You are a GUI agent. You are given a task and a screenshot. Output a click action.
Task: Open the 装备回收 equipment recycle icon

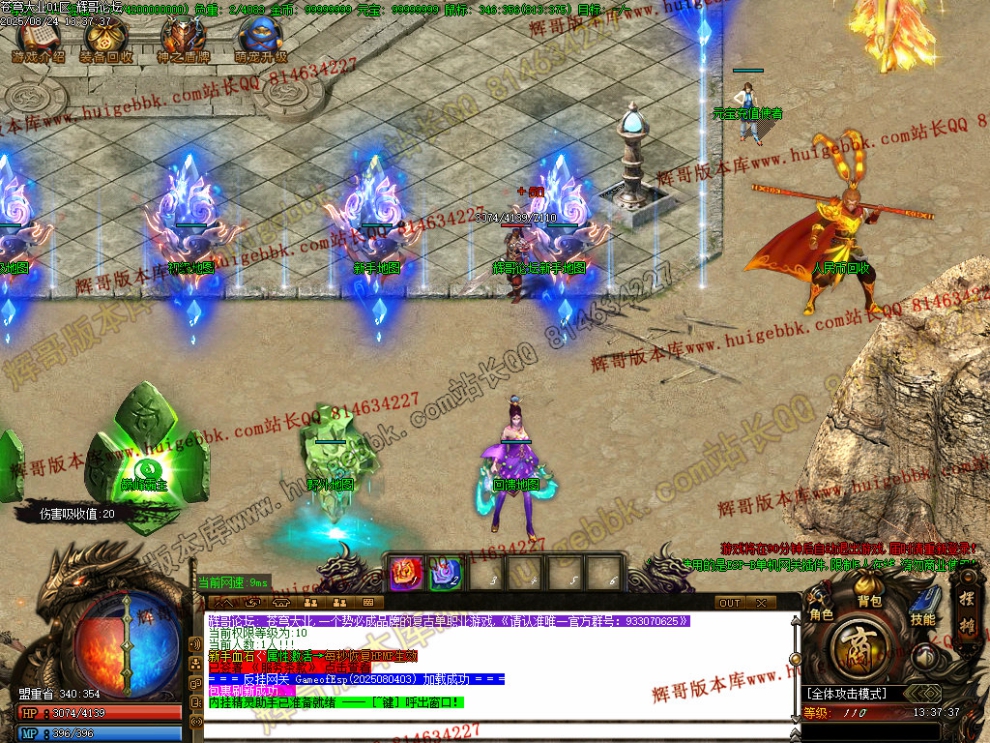point(106,38)
